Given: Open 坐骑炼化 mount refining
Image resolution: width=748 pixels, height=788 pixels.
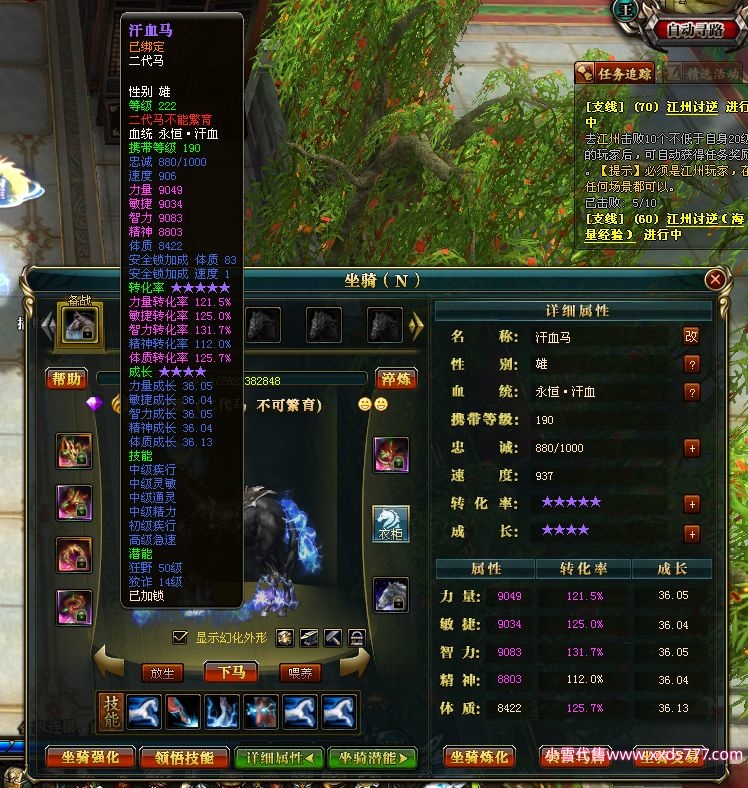Looking at the screenshot, I should pyautogui.click(x=481, y=758).
